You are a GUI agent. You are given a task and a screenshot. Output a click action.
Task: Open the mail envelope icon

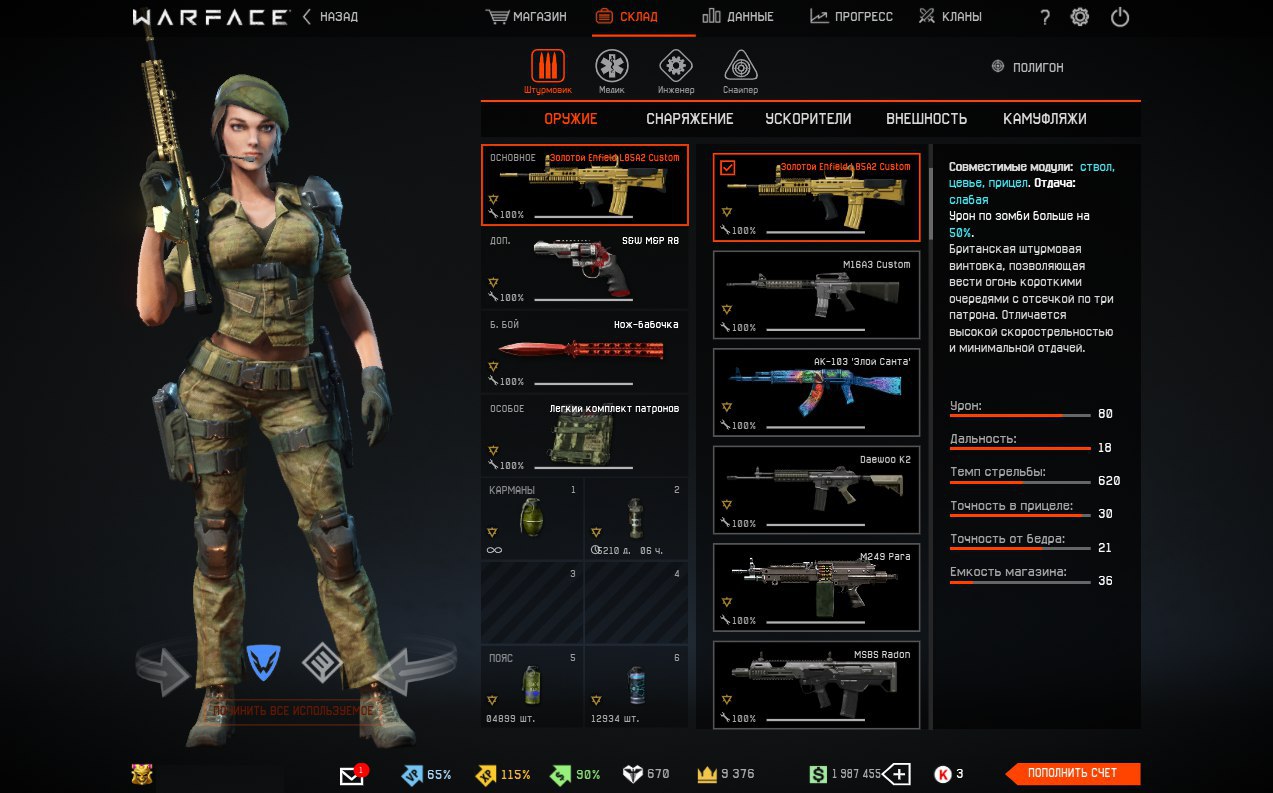(x=352, y=775)
